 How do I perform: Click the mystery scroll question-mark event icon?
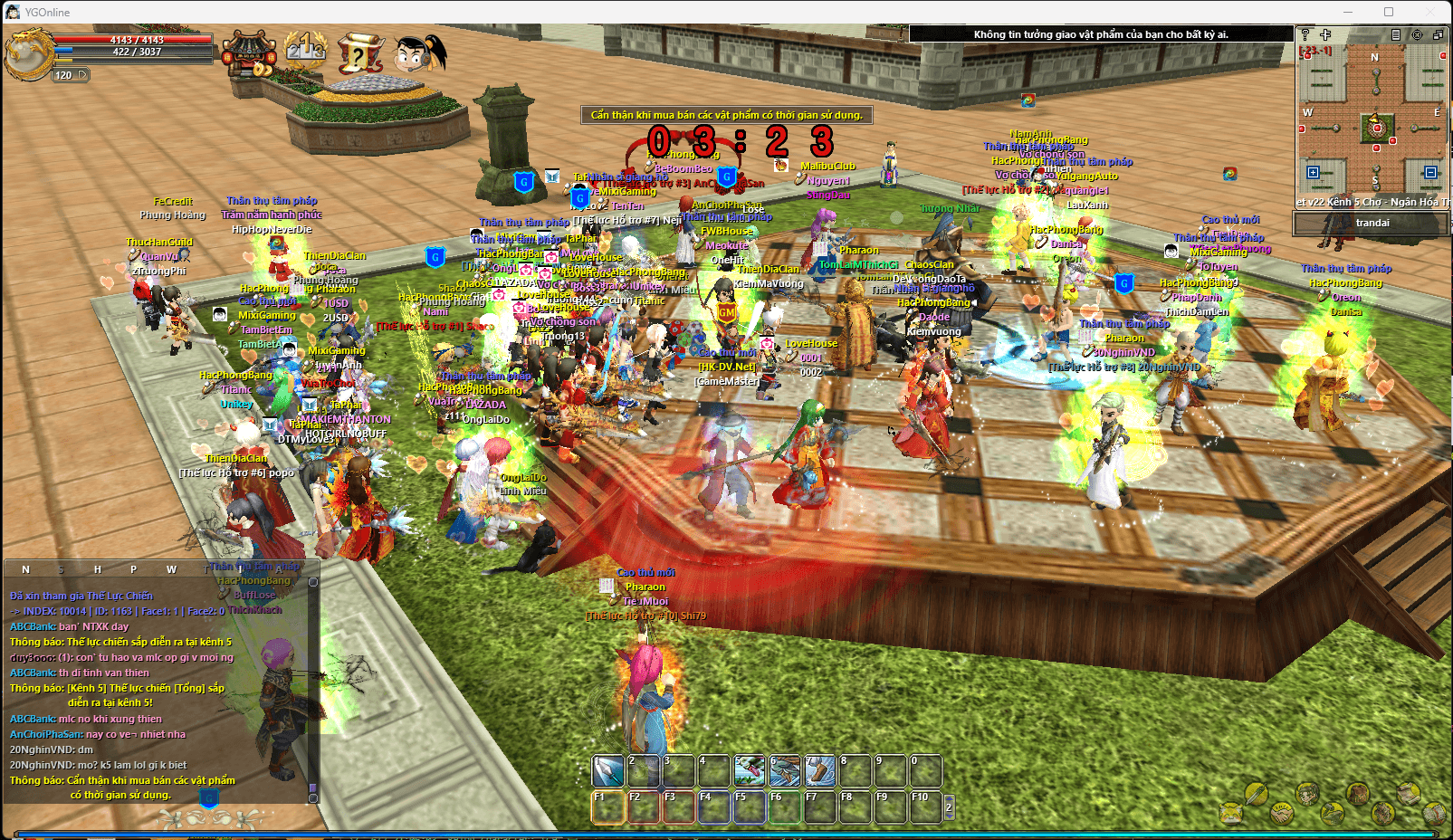tap(362, 52)
